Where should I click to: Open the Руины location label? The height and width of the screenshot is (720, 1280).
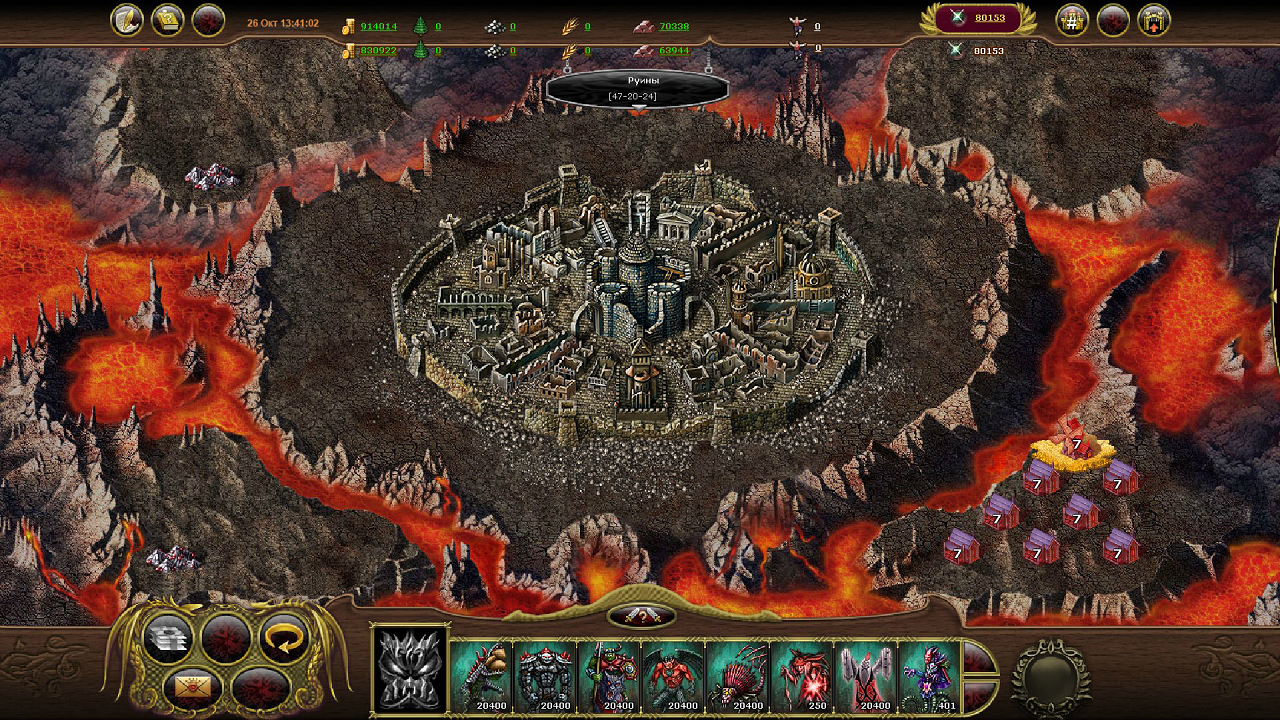[x=637, y=88]
